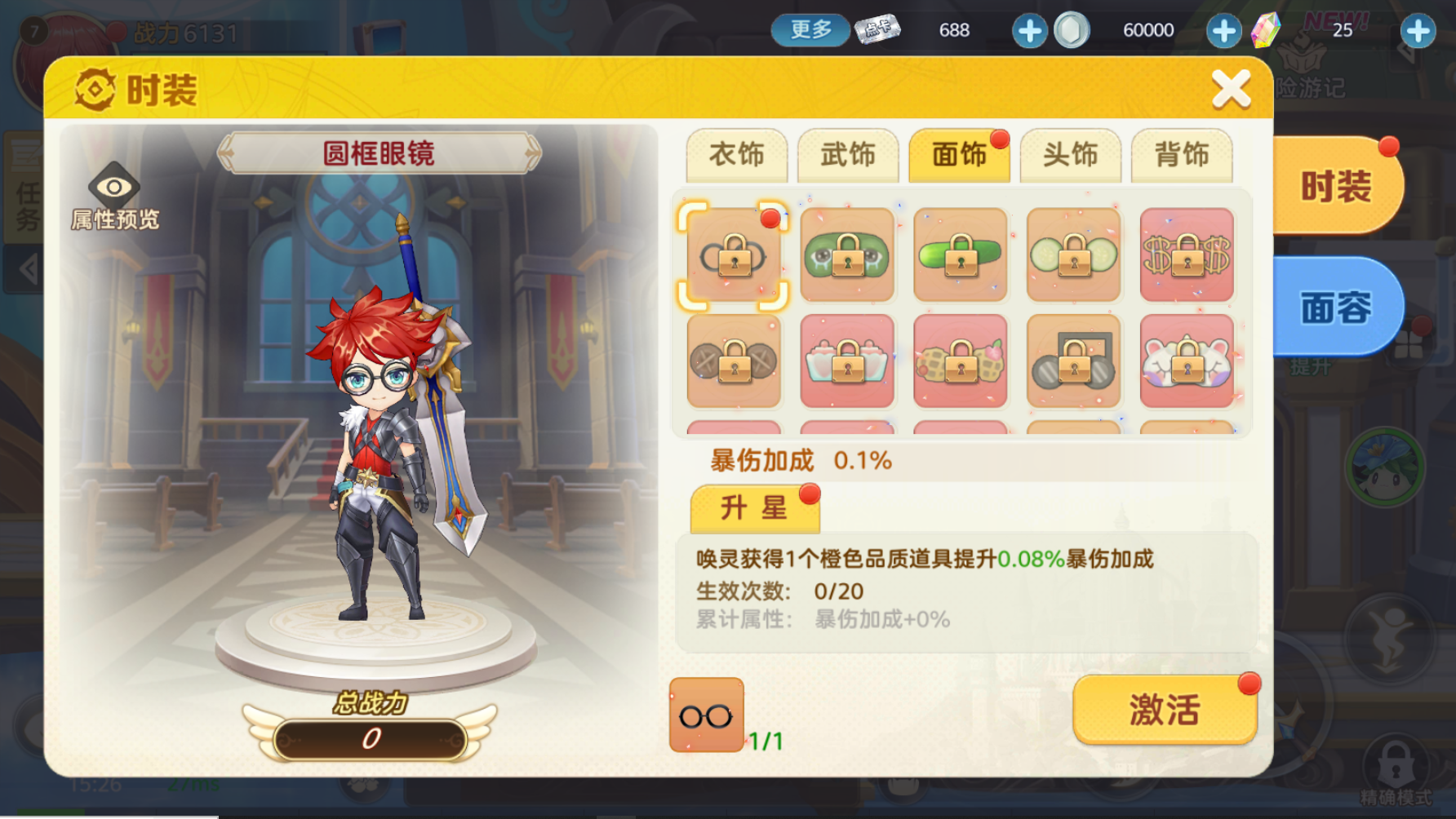The image size is (1456, 819).
Task: Select the frog-eyes face accessory
Action: [847, 255]
